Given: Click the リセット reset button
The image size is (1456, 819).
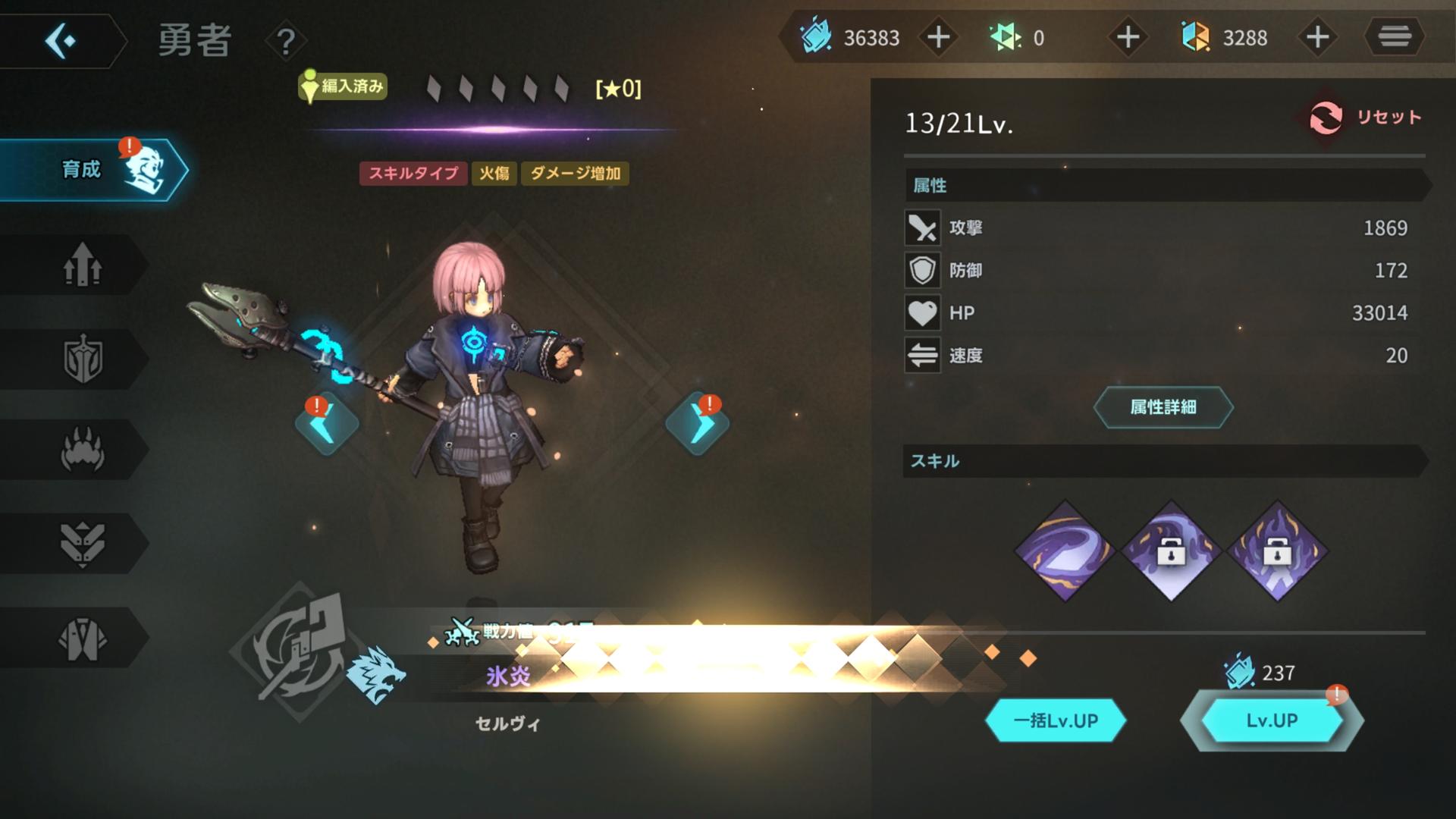Looking at the screenshot, I should tap(1367, 118).
